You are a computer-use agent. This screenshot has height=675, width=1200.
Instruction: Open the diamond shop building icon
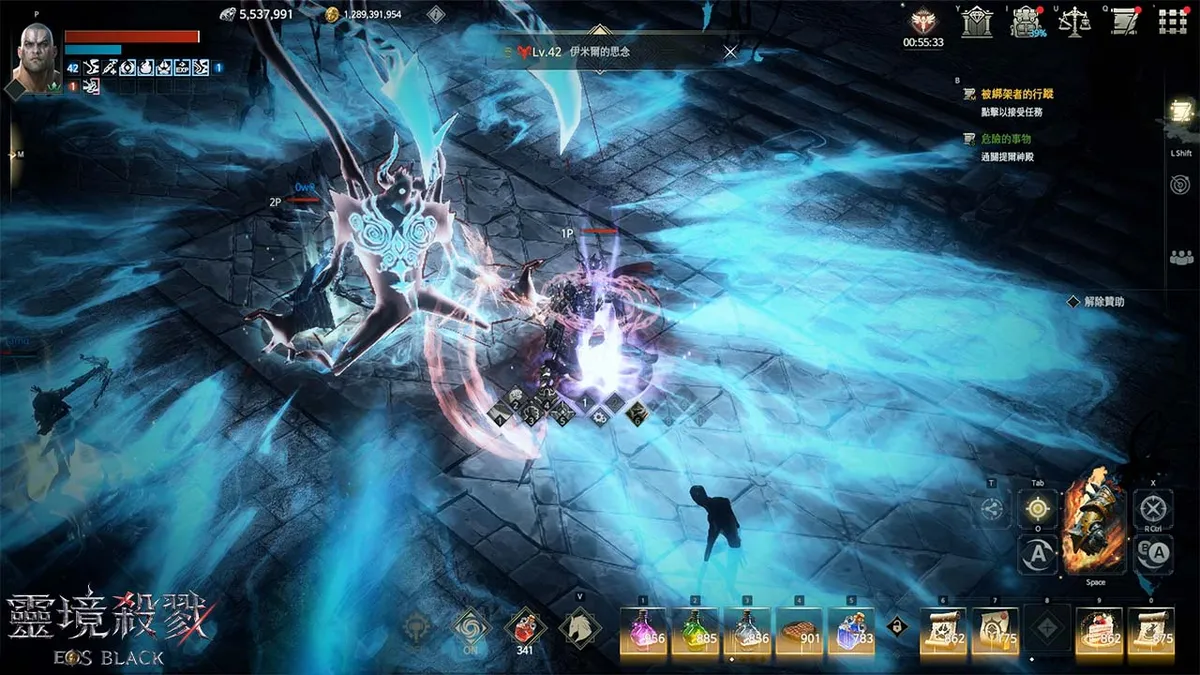point(977,22)
